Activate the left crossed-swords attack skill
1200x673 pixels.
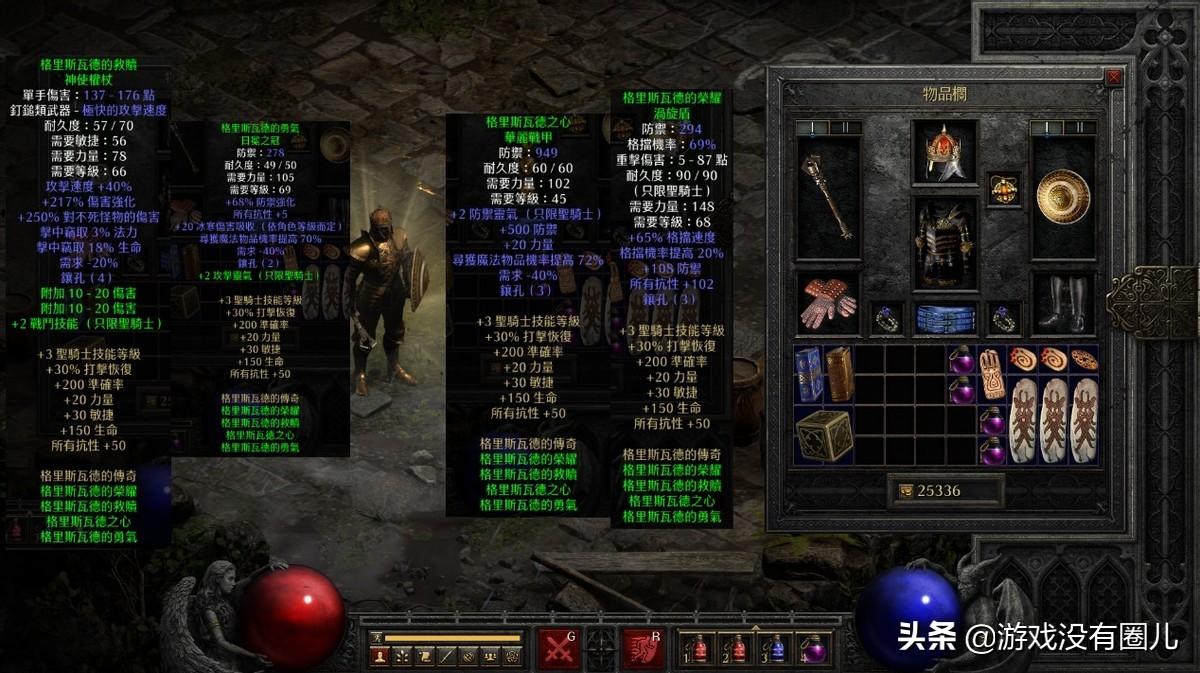tap(558, 648)
